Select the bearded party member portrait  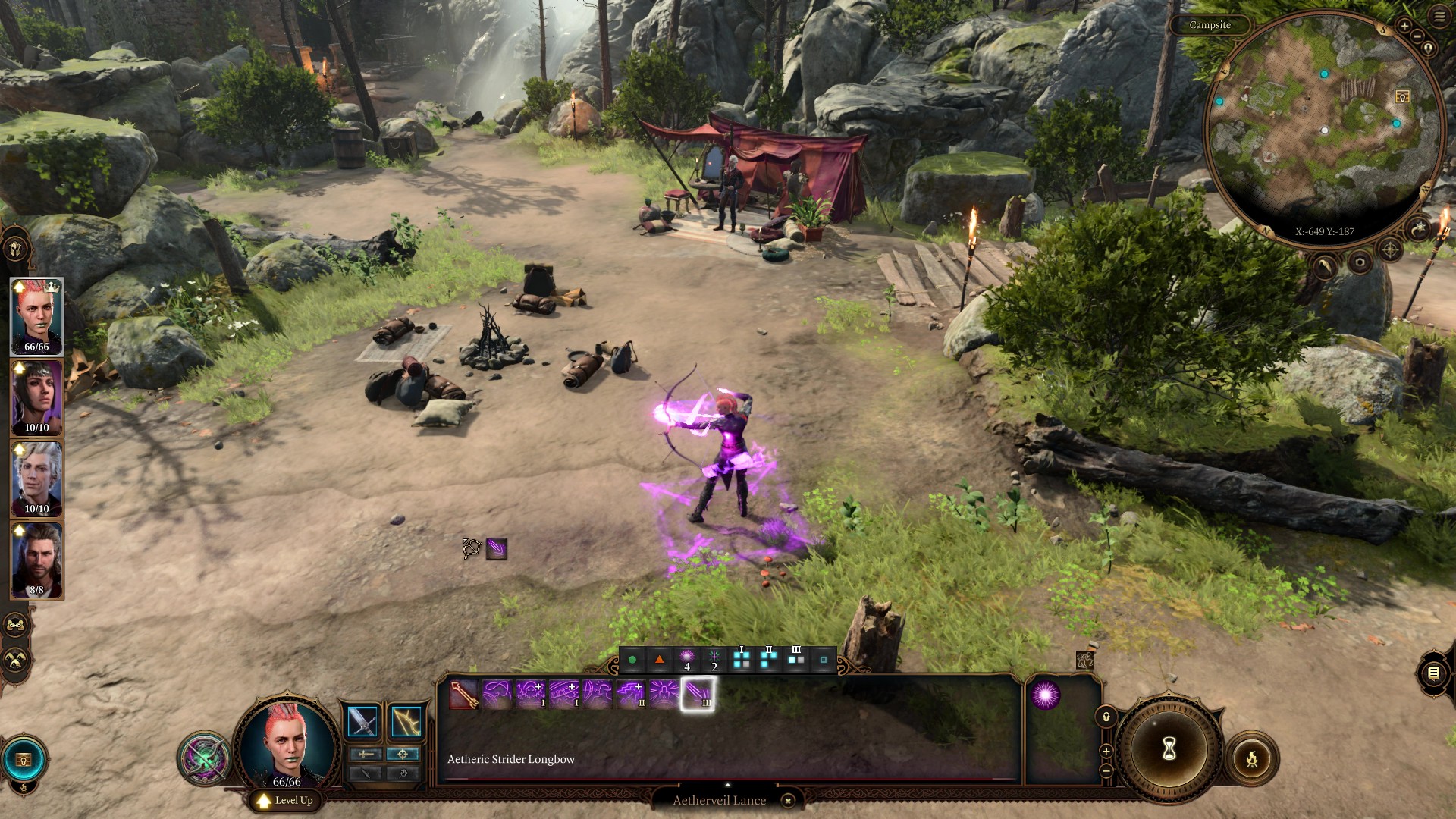click(x=36, y=560)
